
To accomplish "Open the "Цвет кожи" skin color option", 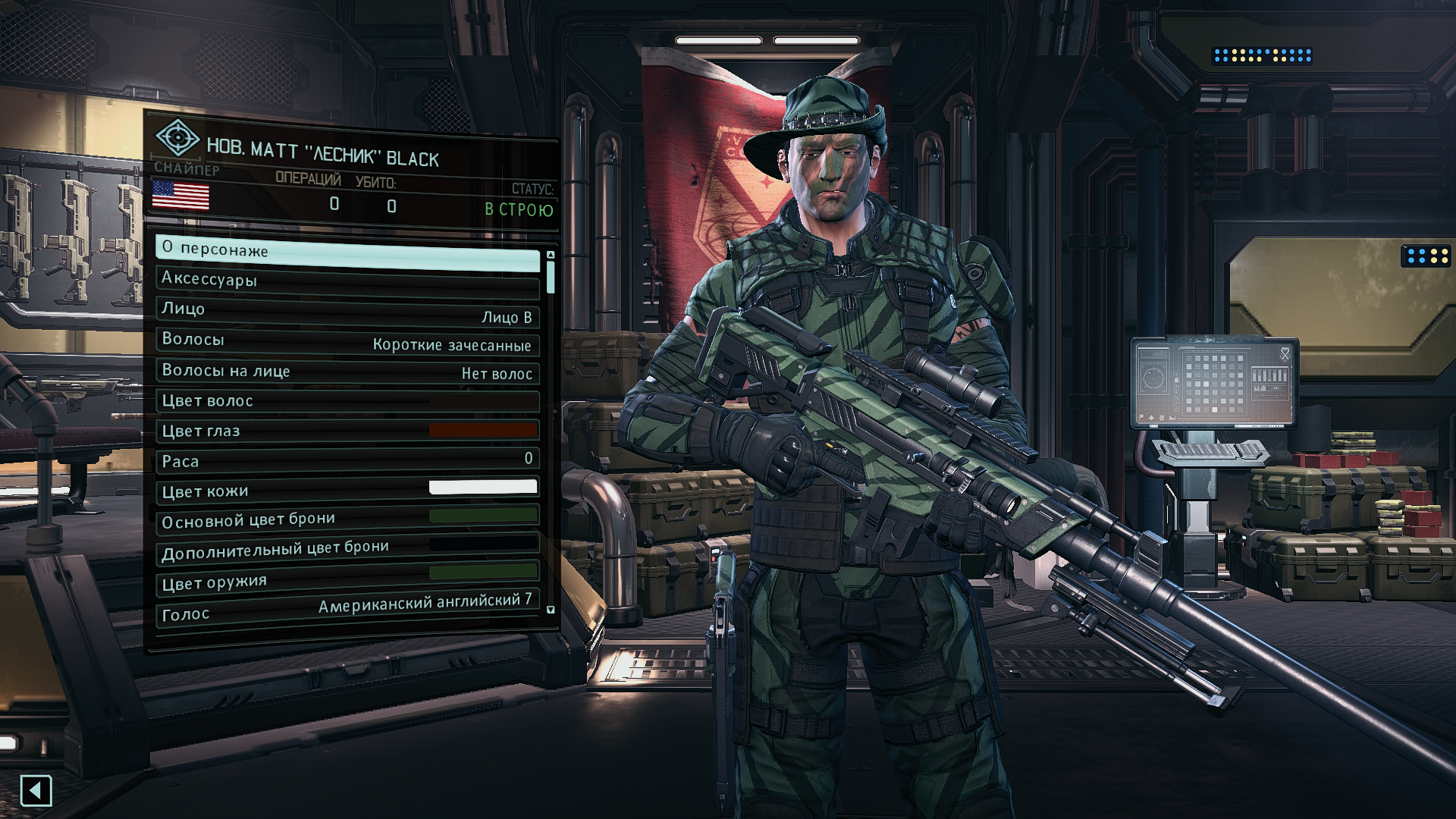I will tap(347, 489).
